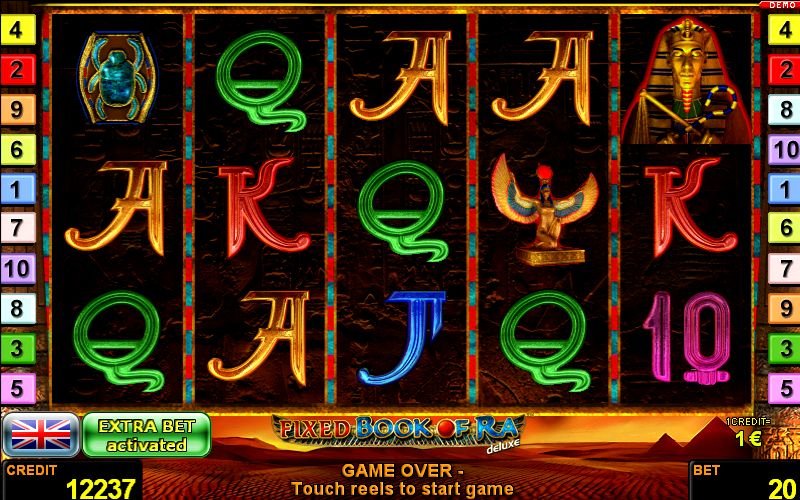Select the 1 credit = 1€ denomination indicator
800x500 pixels.
click(747, 433)
